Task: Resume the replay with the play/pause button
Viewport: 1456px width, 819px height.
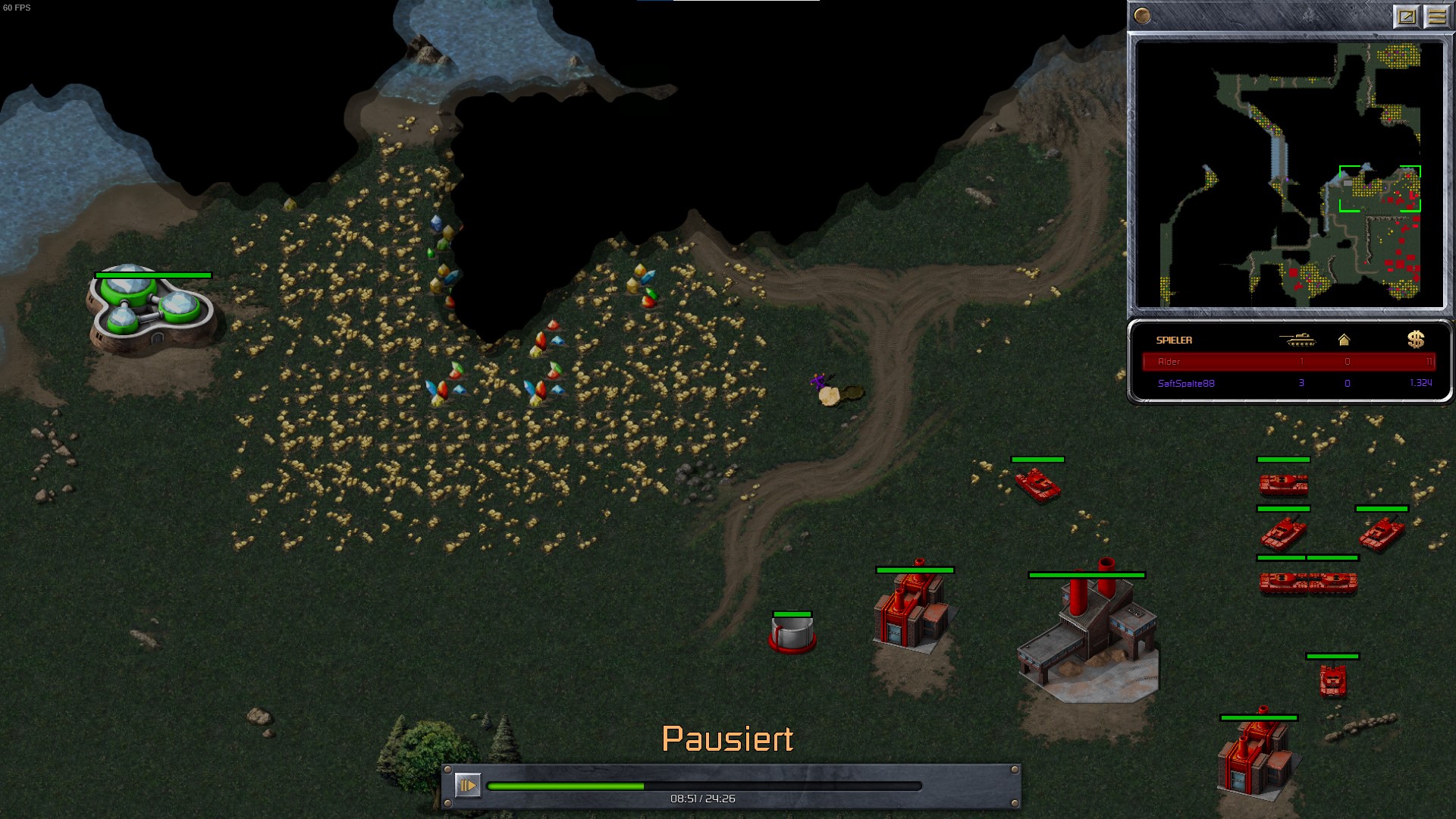Action: 468,785
